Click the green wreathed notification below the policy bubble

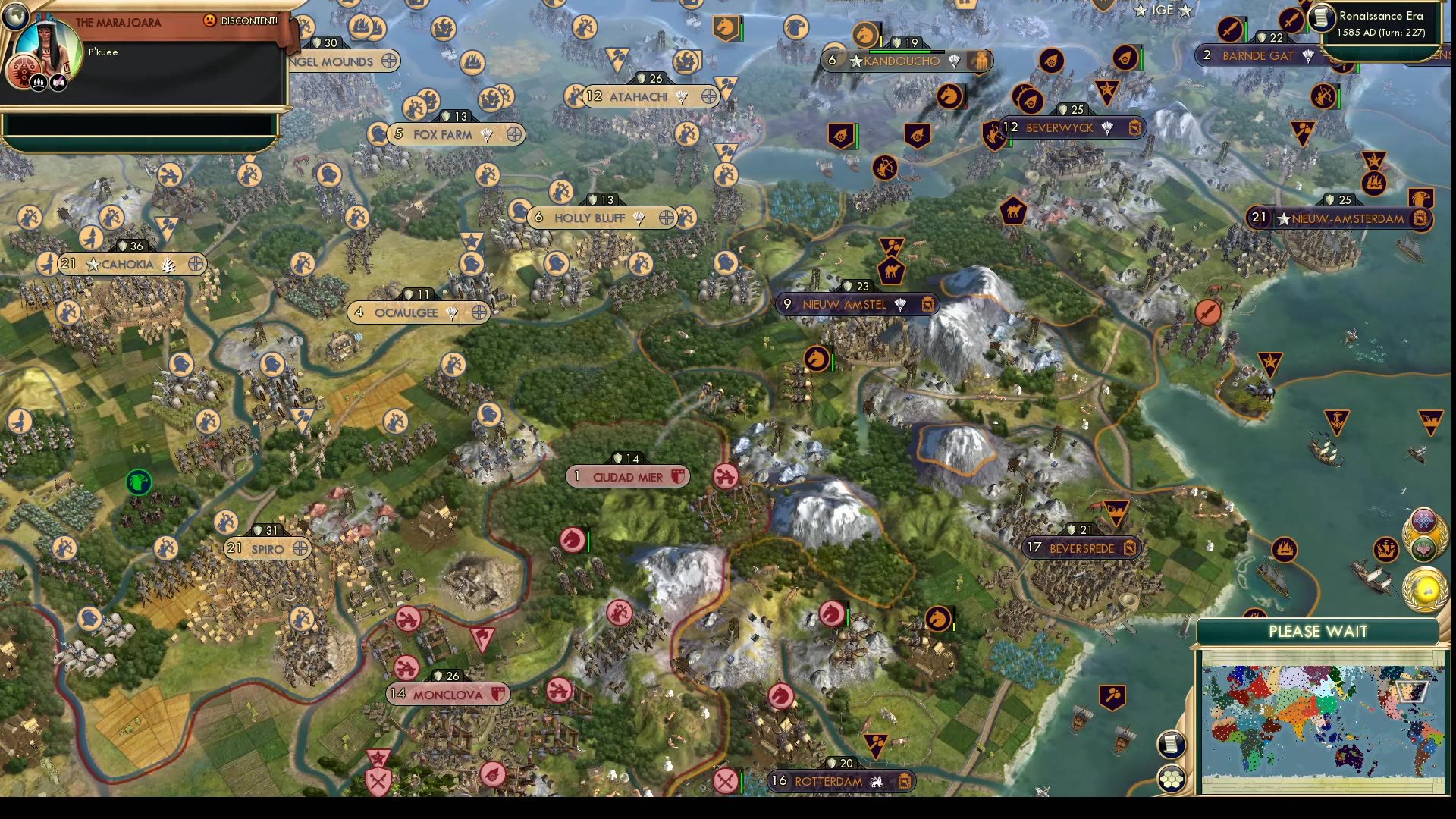coord(1423,548)
